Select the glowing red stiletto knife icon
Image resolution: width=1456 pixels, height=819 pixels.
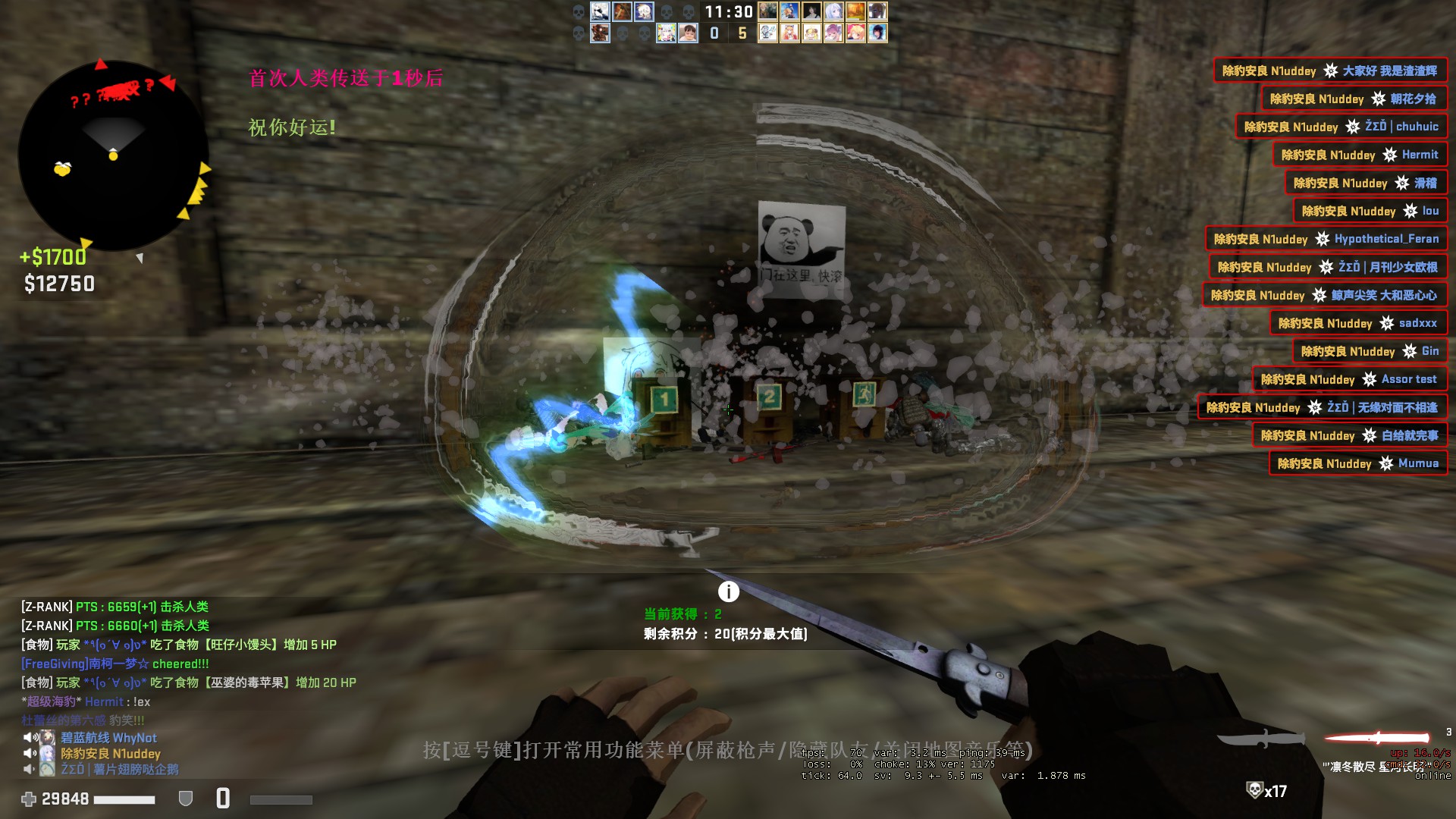coord(1376,737)
